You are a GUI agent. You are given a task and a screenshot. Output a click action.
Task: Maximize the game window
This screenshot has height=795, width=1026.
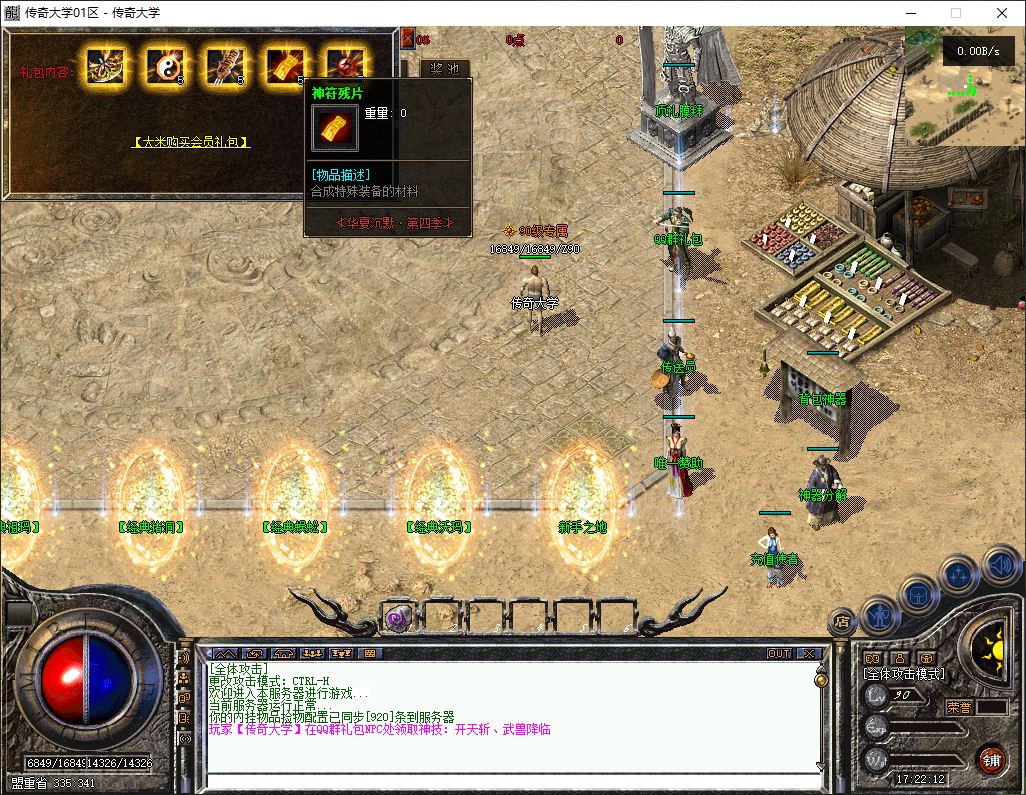955,13
